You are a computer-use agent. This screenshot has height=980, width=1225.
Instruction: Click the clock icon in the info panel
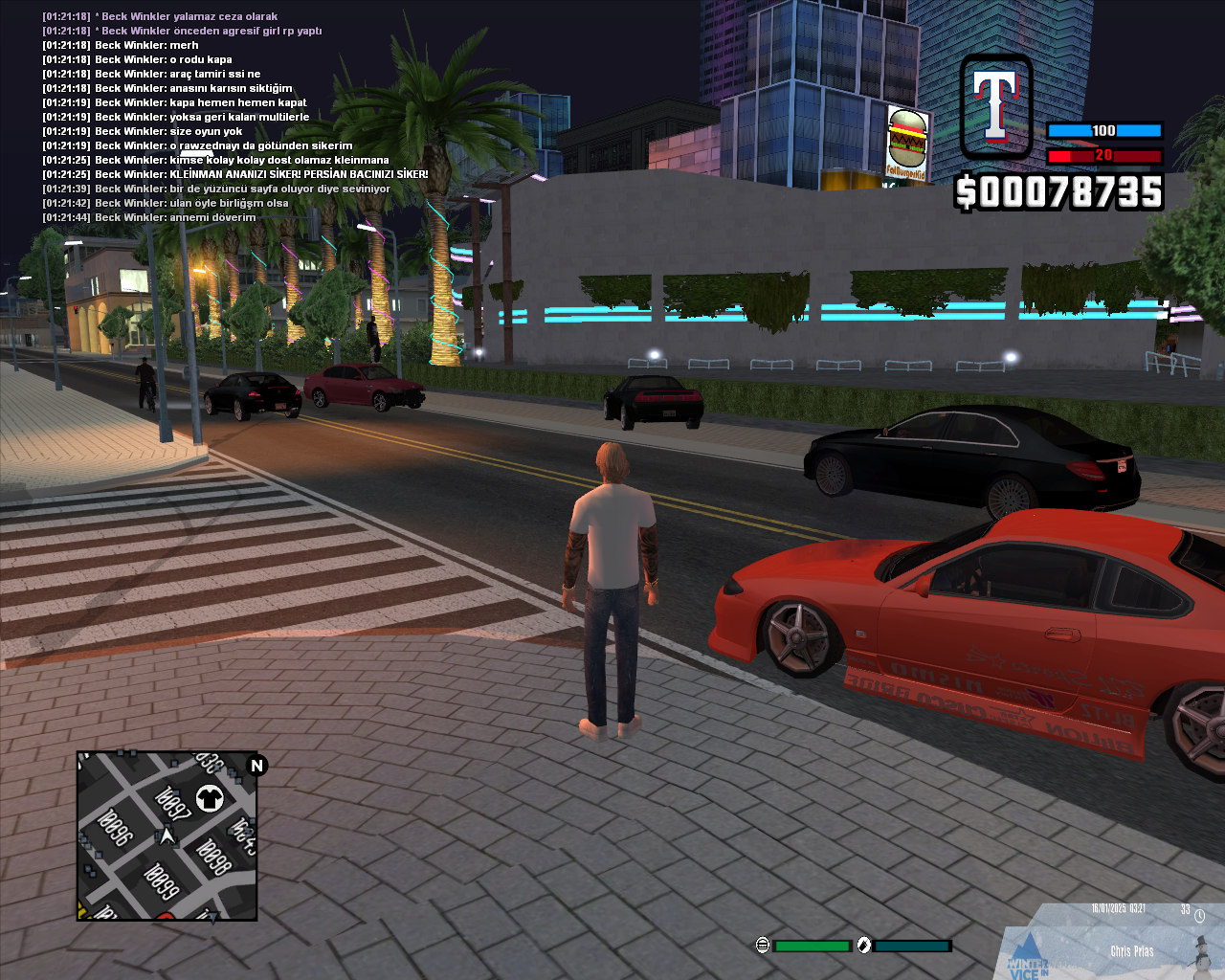click(1199, 916)
